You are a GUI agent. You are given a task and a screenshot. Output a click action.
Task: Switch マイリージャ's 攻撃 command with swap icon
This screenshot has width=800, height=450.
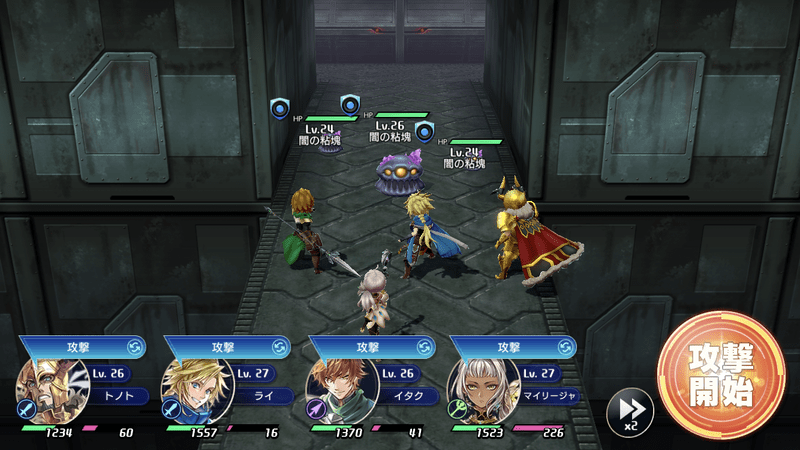569,347
